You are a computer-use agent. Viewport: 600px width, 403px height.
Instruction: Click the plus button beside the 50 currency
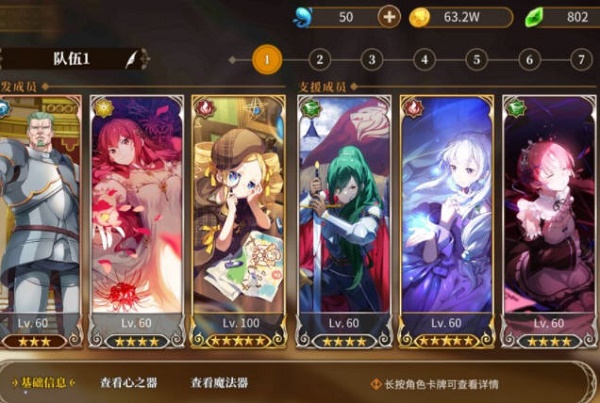[x=390, y=17]
